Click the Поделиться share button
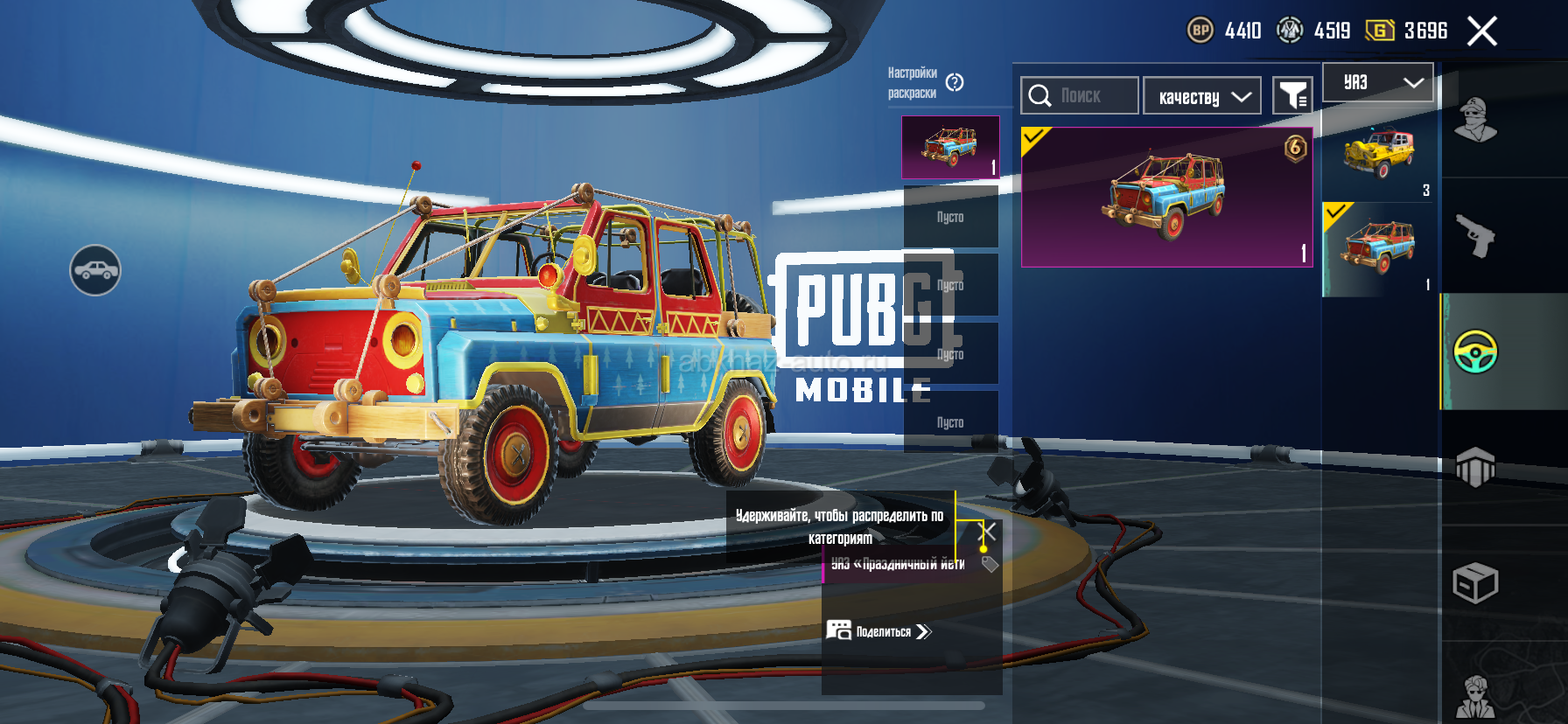1568x724 pixels. coord(879,630)
